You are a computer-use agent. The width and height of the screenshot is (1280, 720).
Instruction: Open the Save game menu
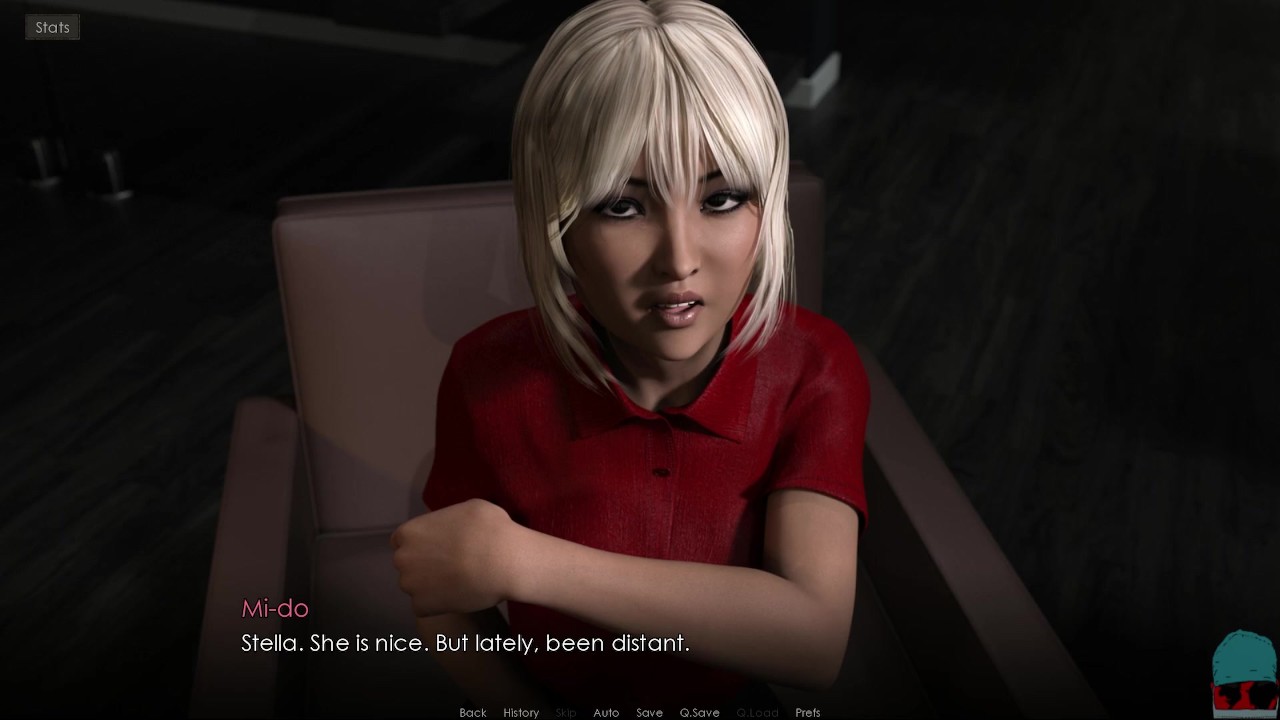point(649,712)
